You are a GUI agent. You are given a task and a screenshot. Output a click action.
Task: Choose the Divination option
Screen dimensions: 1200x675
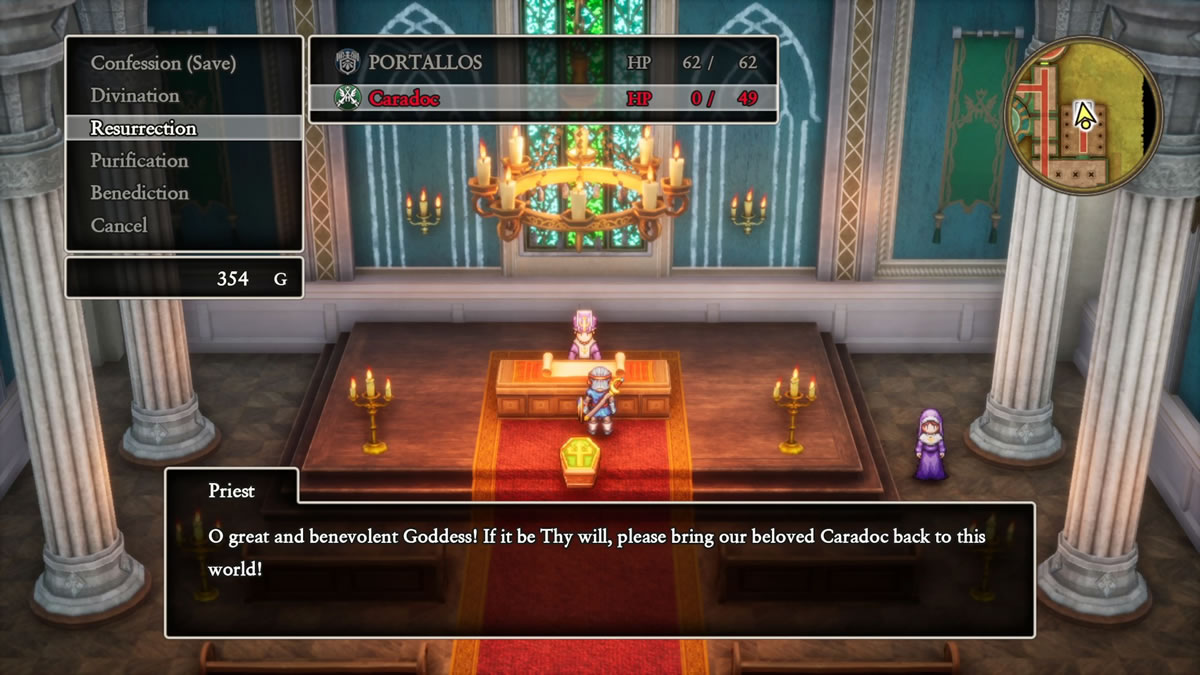[x=135, y=96]
